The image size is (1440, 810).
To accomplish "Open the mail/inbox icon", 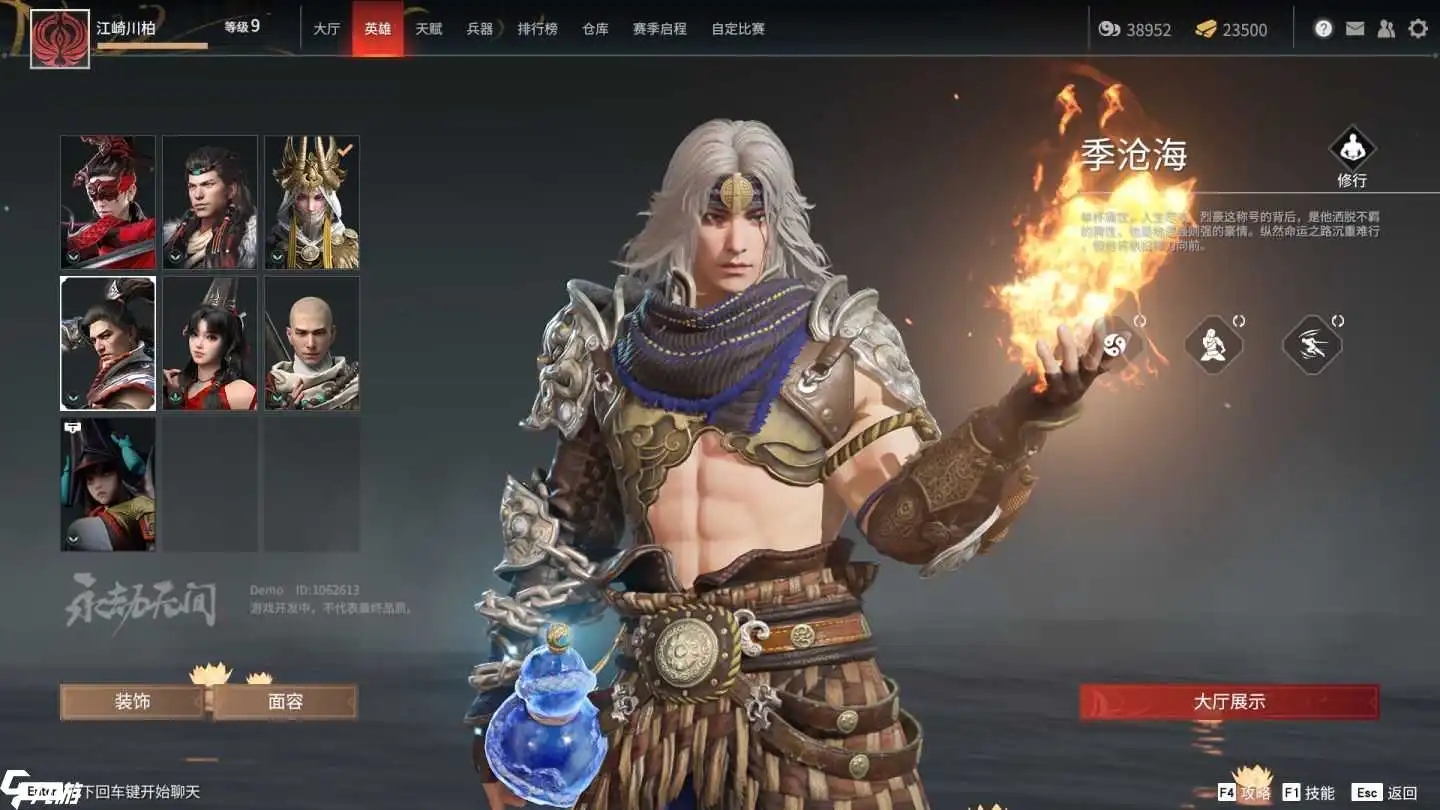I will click(x=1355, y=28).
